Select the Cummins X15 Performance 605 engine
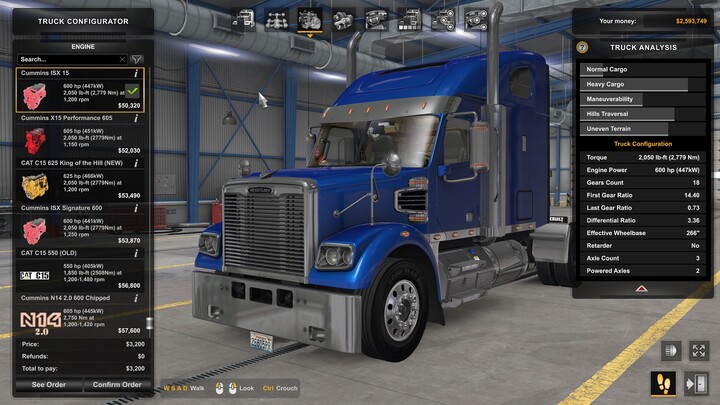This screenshot has height=405, width=720. coord(80,137)
